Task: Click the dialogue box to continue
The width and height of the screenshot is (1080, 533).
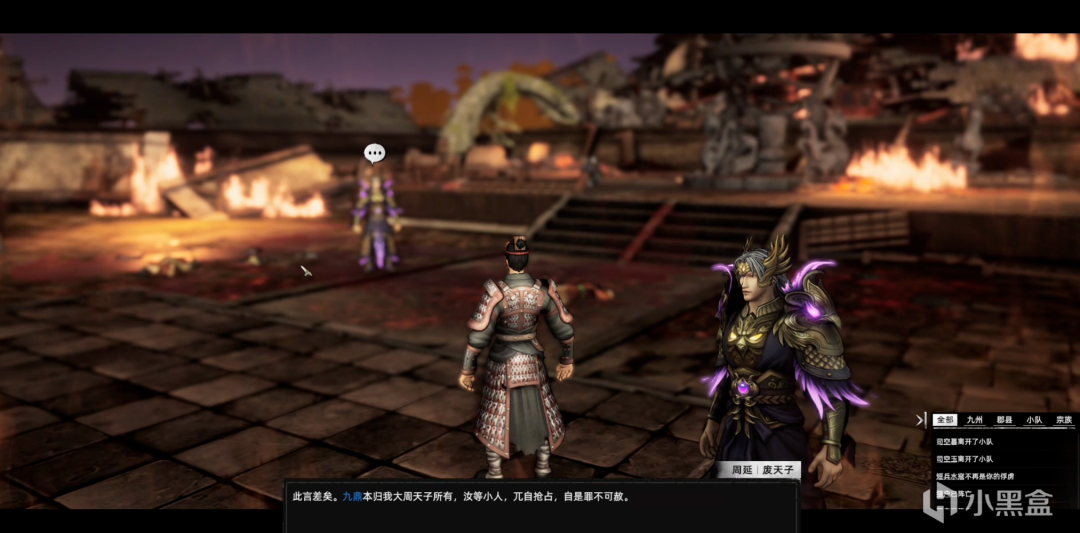Action: (x=540, y=507)
